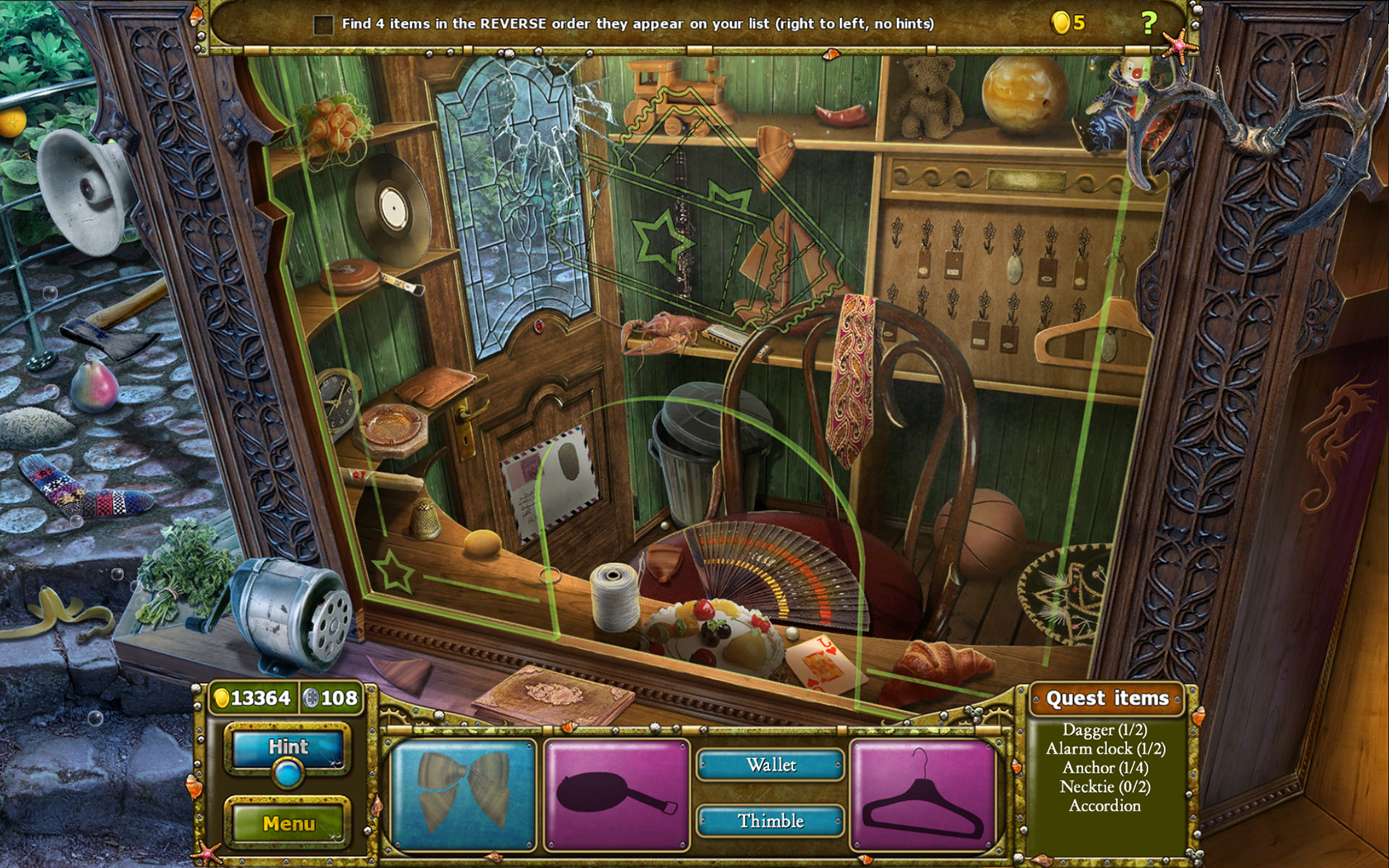Click the Quest items panel header
Image resolution: width=1389 pixels, height=868 pixels.
coord(1107,699)
